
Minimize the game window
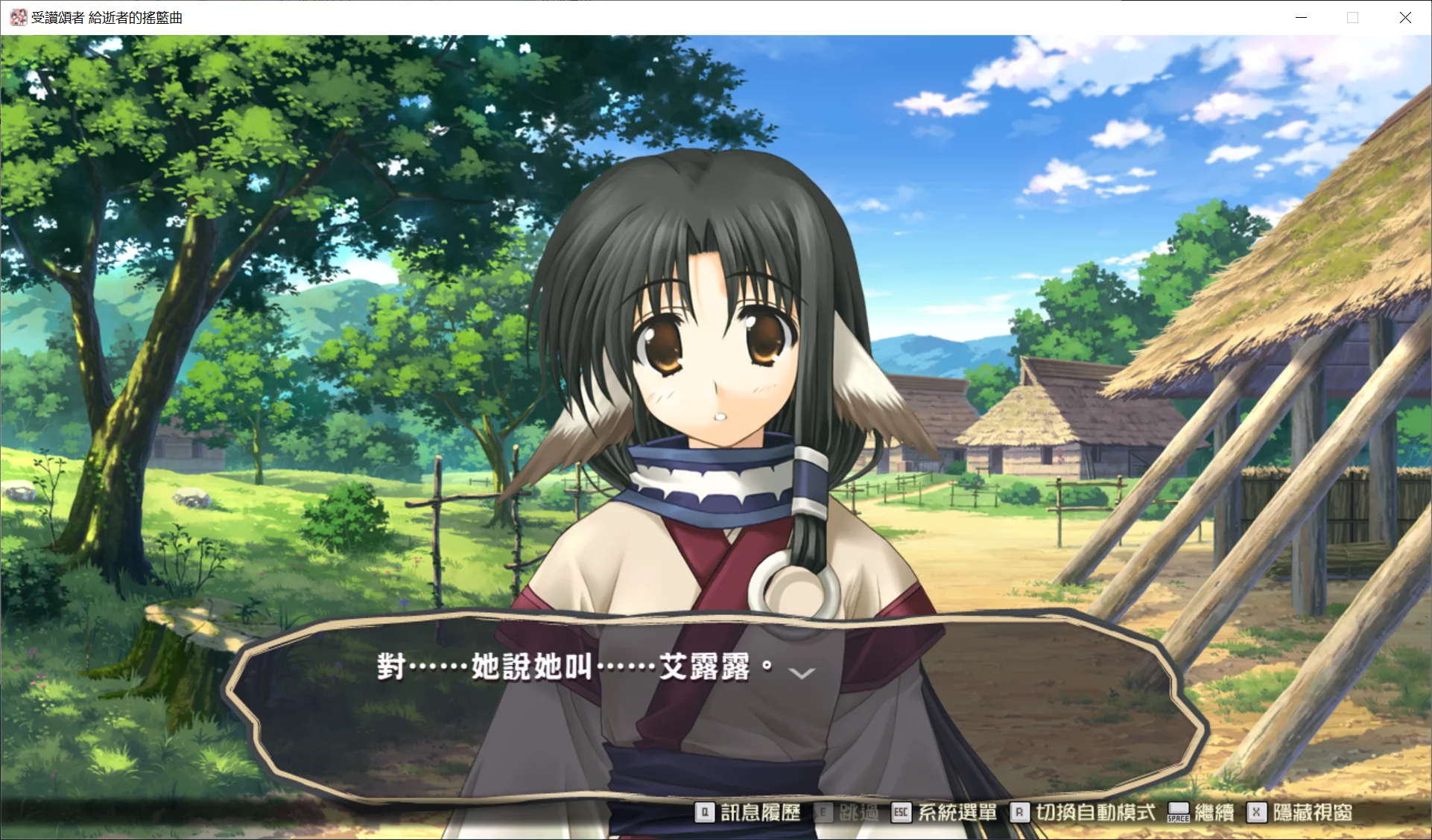1301,17
